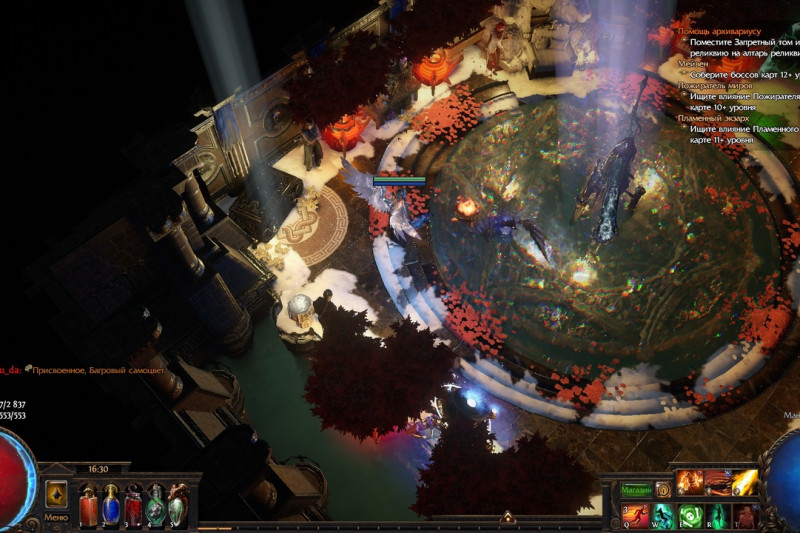Use the red life flask in slot 1

[x=88, y=504]
